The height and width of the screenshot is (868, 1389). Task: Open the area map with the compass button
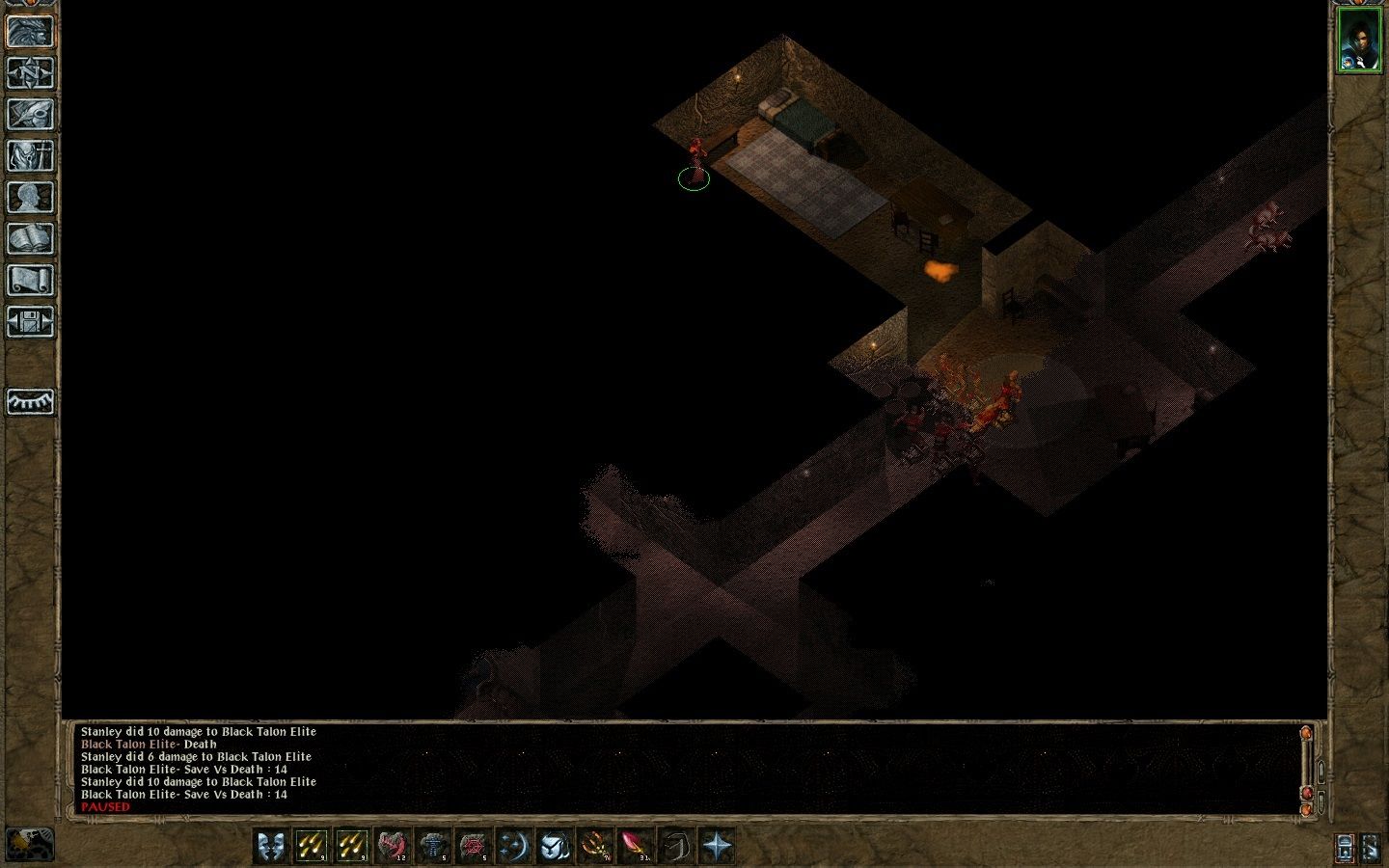pyautogui.click(x=31, y=73)
